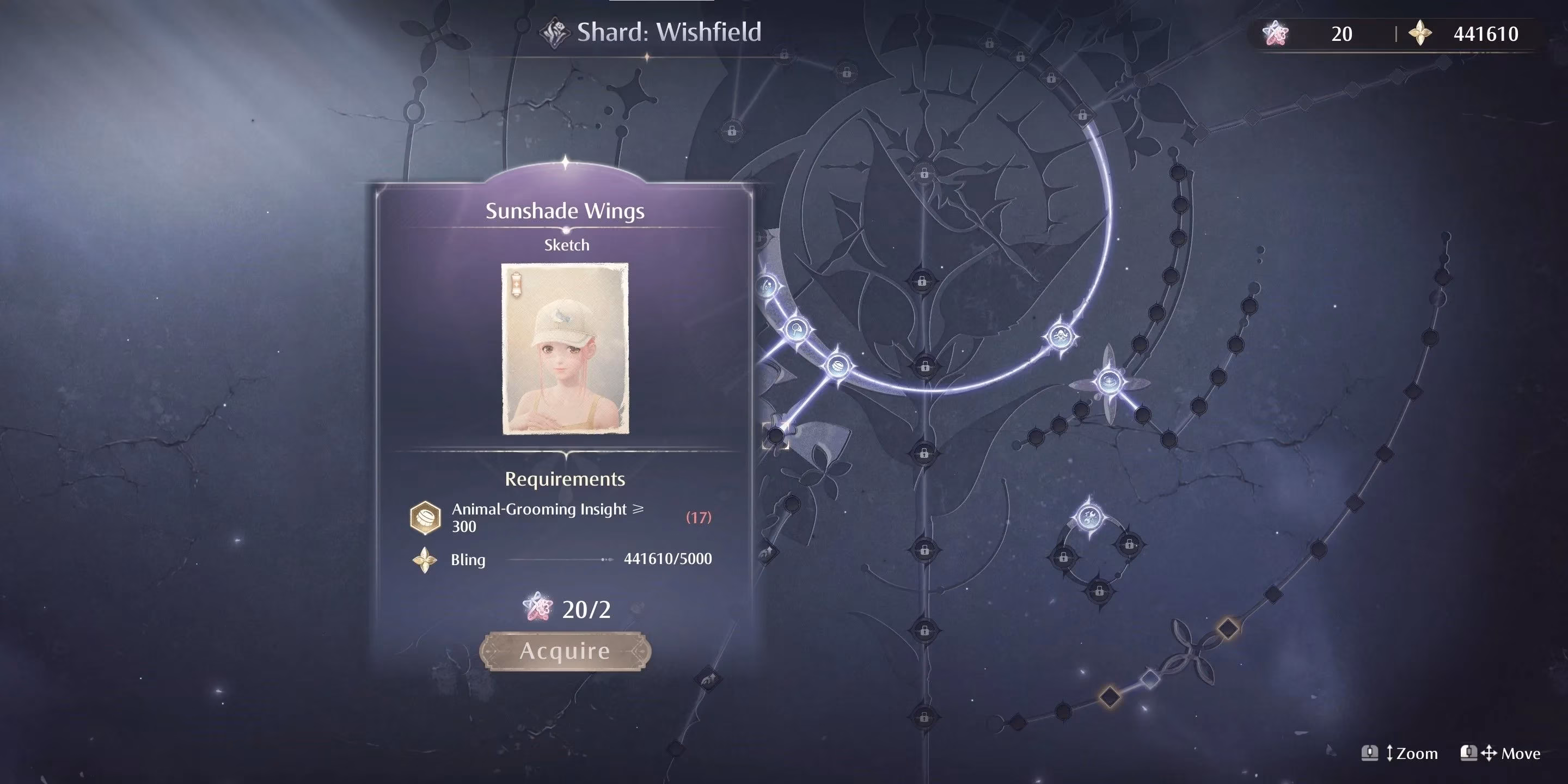Select the yarn ball skill node
This screenshot has height=784, width=1568.
838,366
